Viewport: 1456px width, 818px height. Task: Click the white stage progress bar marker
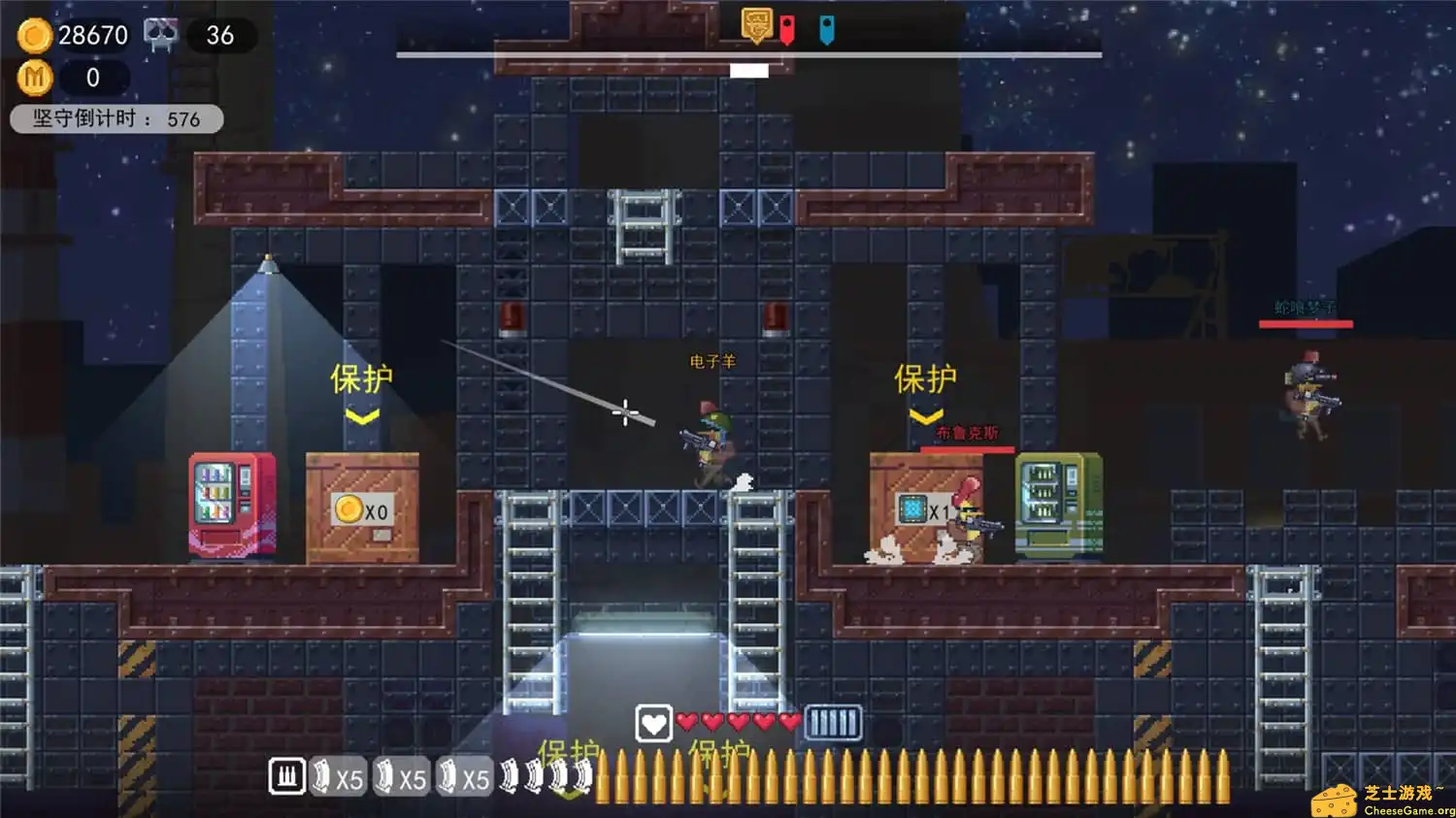(748, 70)
